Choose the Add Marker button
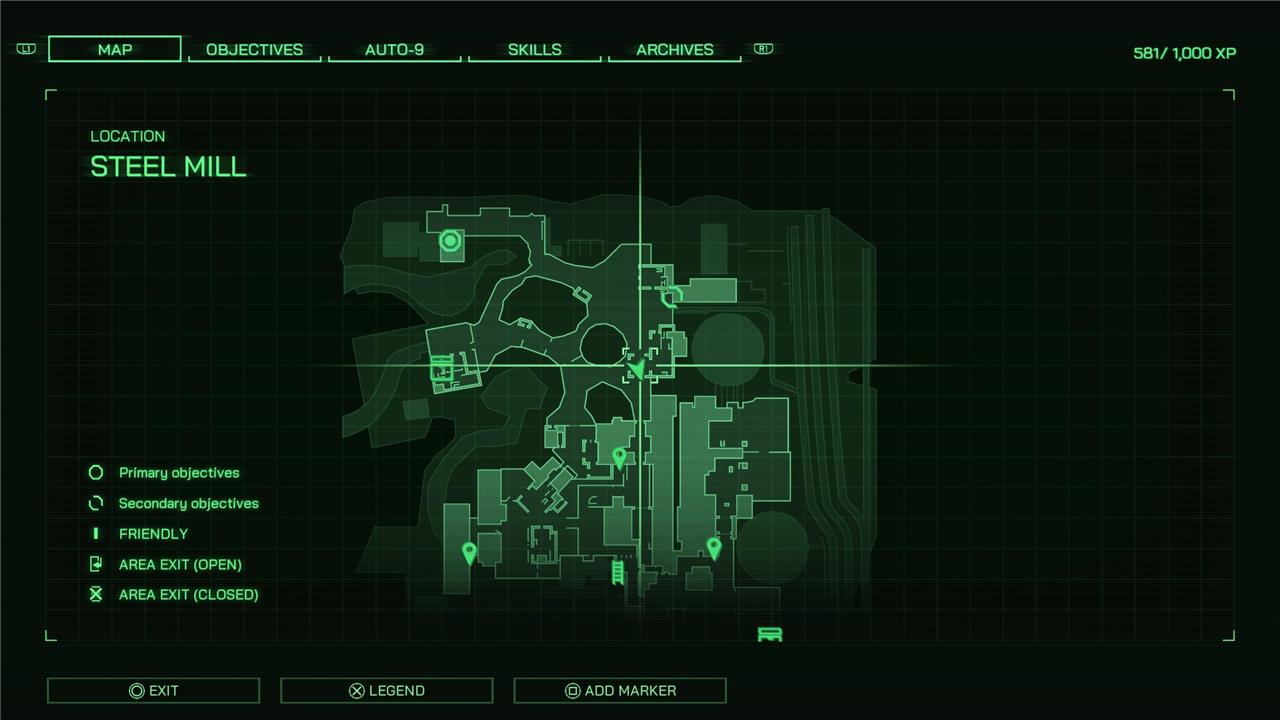This screenshot has width=1280, height=720. coord(620,690)
